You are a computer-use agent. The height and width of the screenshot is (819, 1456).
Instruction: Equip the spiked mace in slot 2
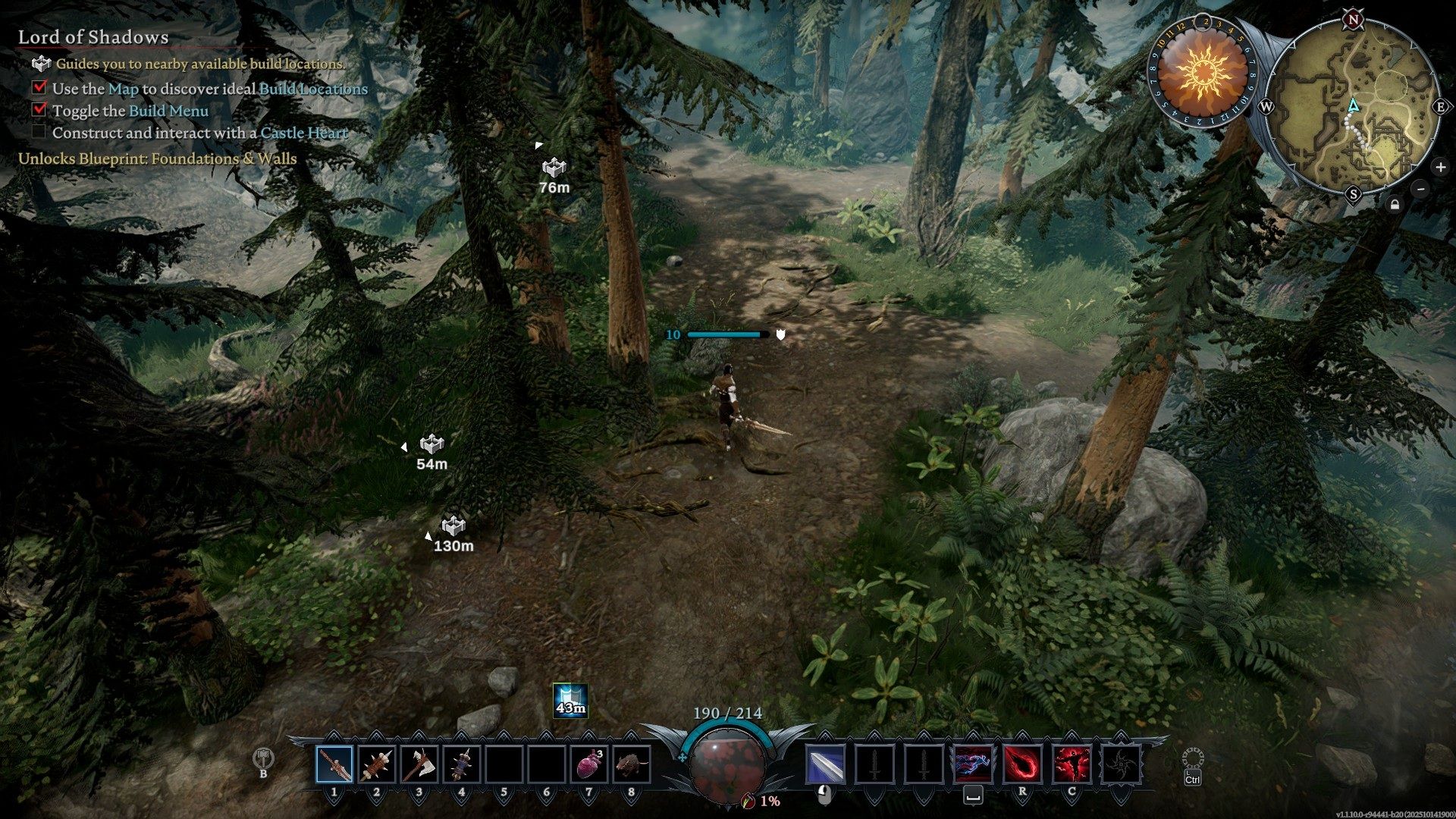click(377, 764)
